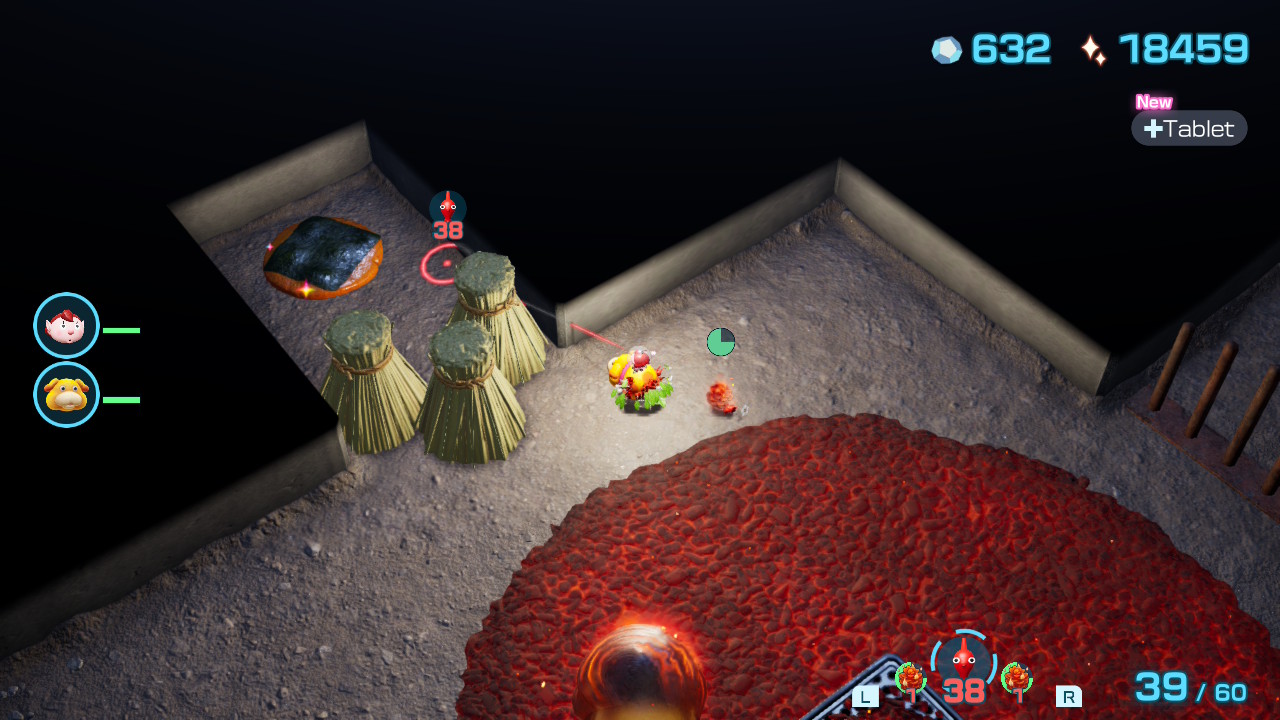Choose the Red Pikmin squad selector
The width and height of the screenshot is (1280, 720).
963,664
